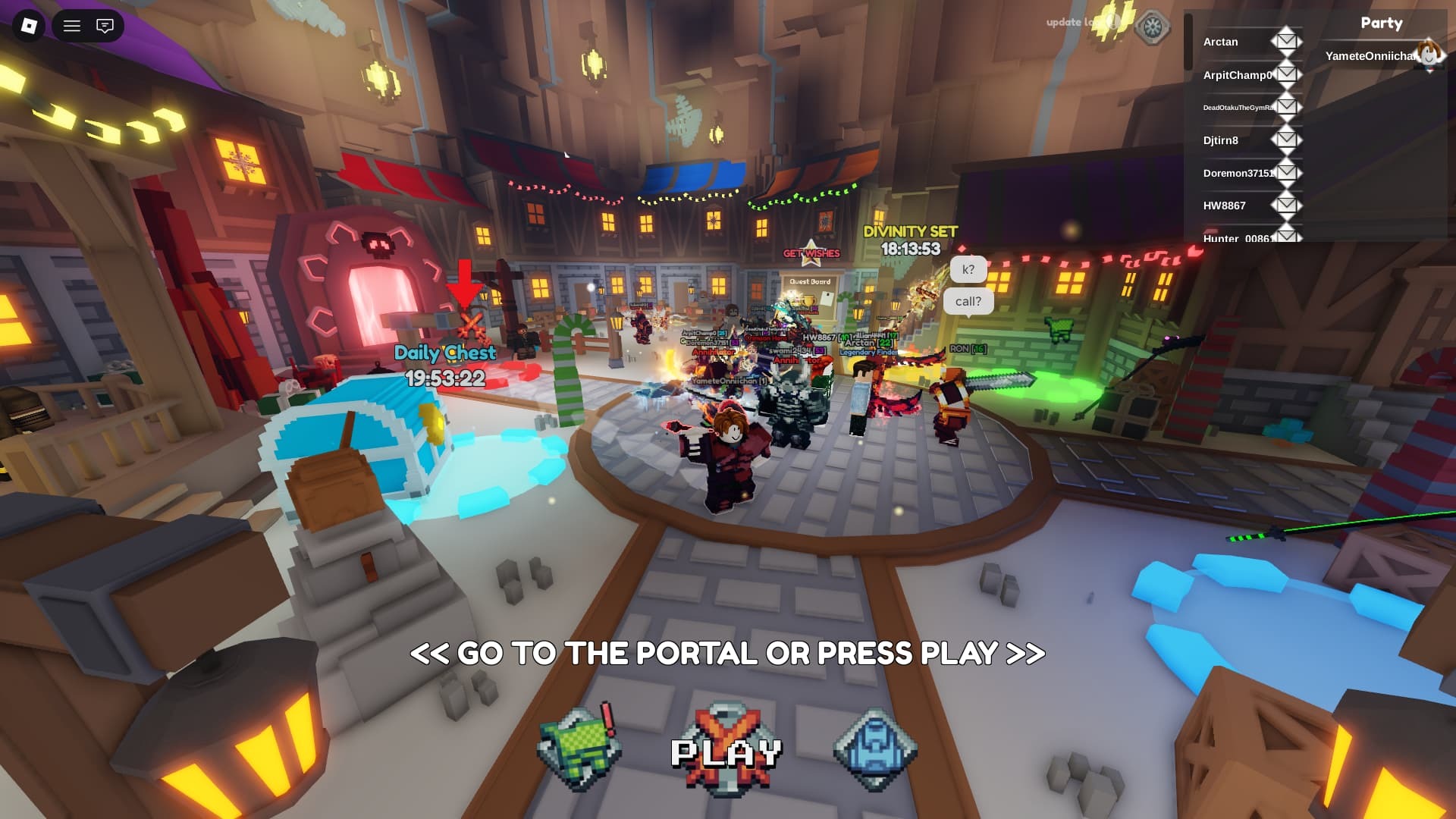1456x819 pixels.
Task: Click the pinwheel event icon near top center
Action: click(1152, 25)
